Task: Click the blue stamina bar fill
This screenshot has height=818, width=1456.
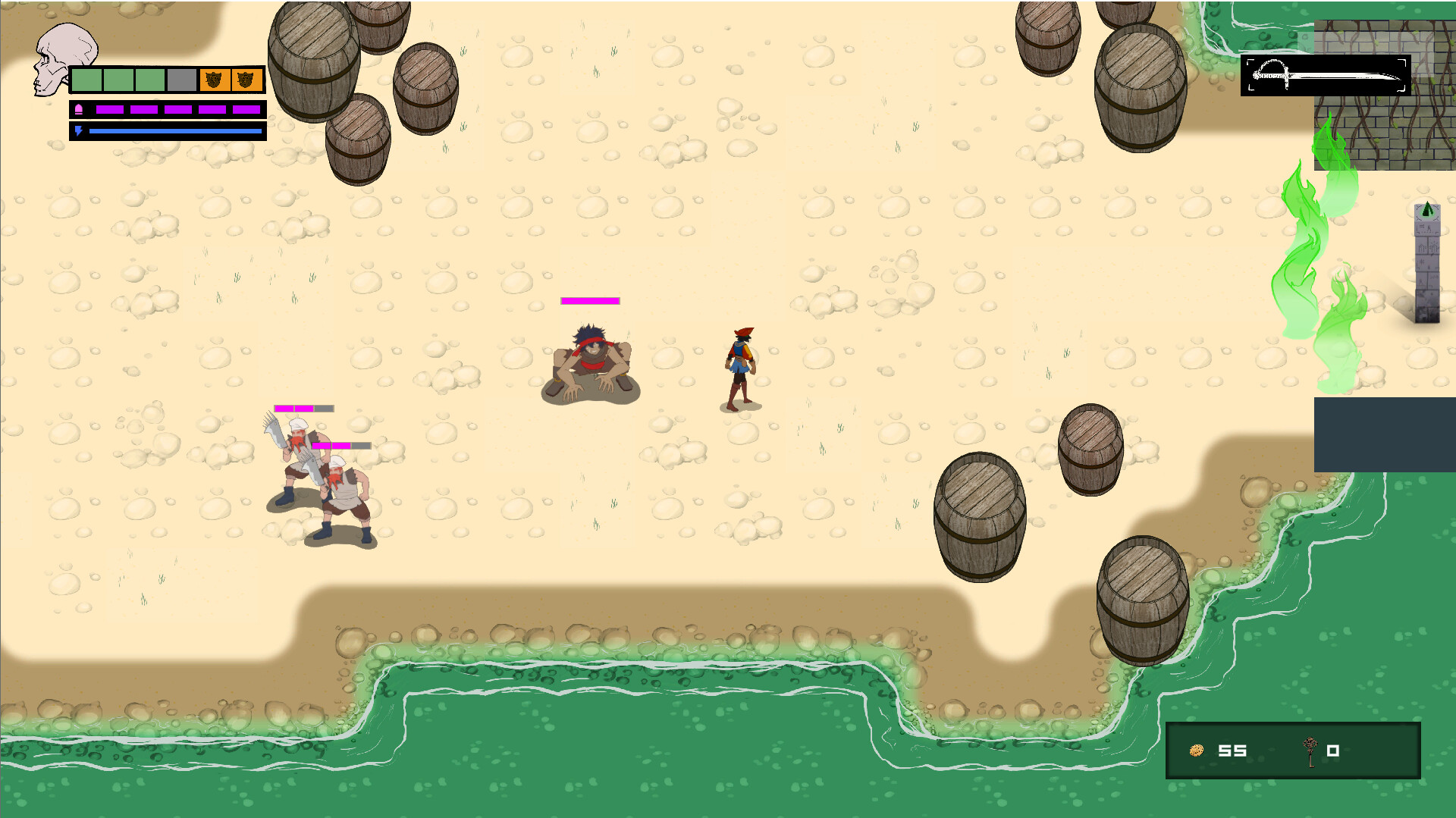Action: tap(174, 130)
